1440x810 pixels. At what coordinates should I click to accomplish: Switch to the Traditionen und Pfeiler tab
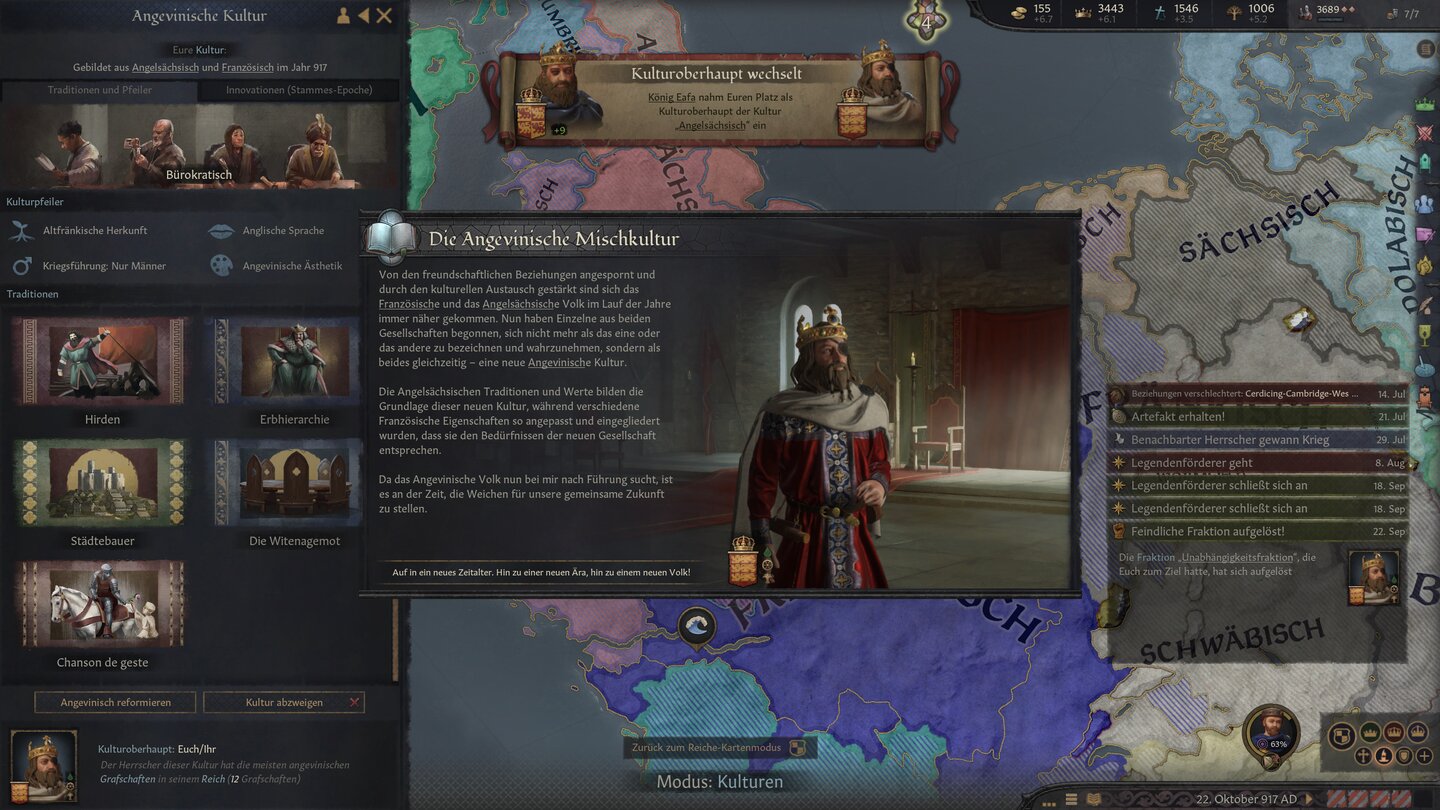[x=99, y=89]
